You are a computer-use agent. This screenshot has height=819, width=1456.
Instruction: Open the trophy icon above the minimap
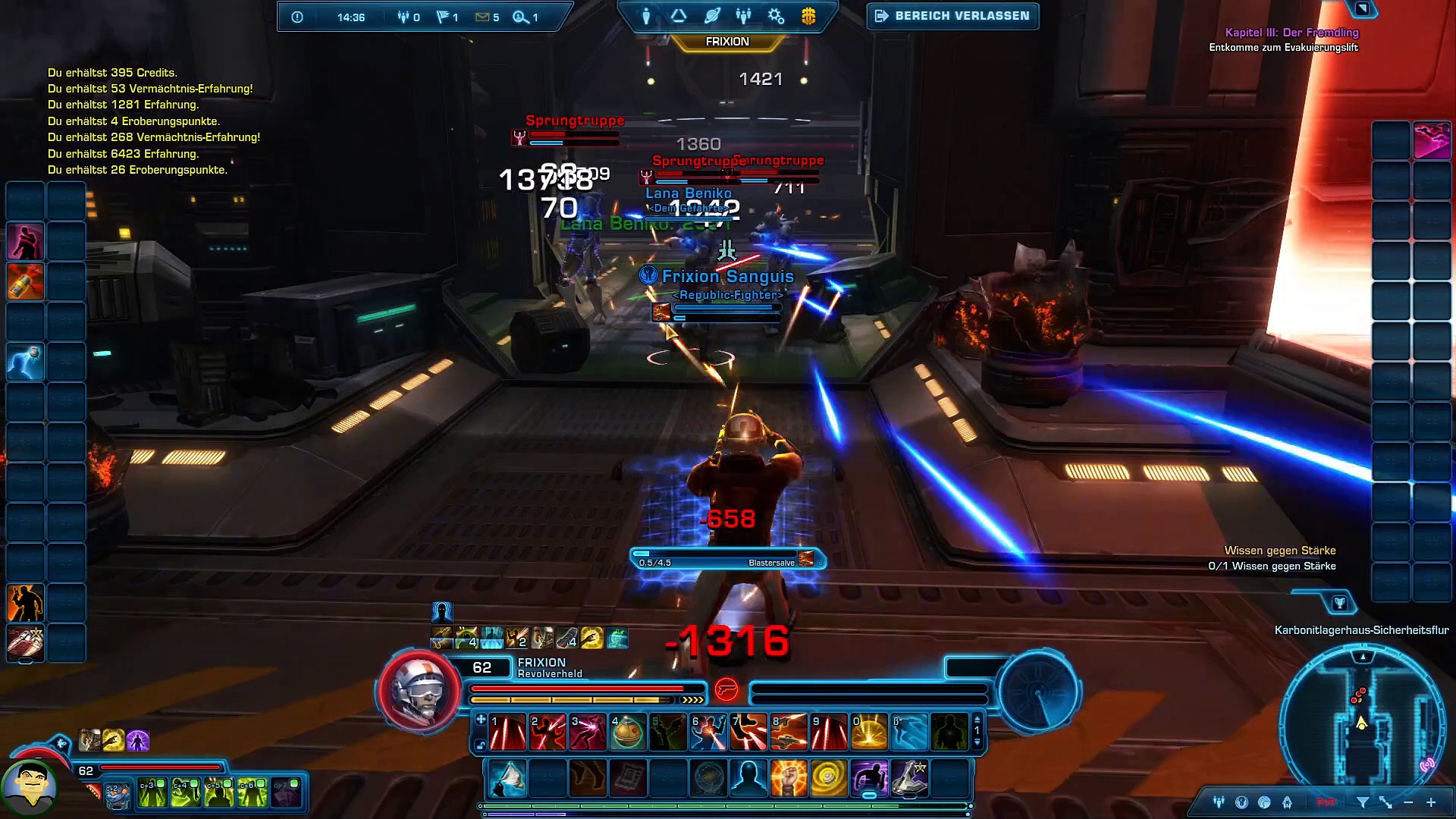pyautogui.click(x=1340, y=603)
